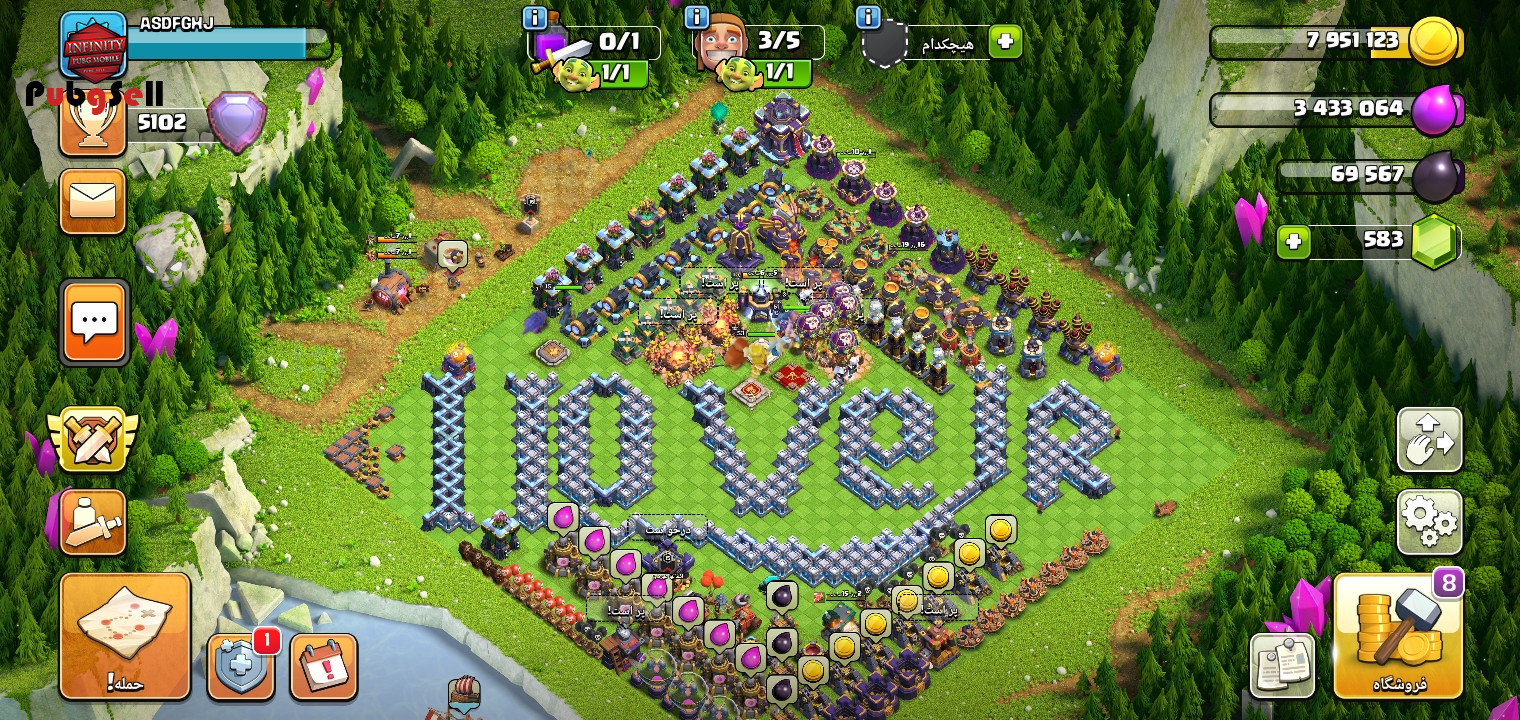This screenshot has height=720, width=1520.
Task: Open the chat speech bubble
Action: click(94, 322)
